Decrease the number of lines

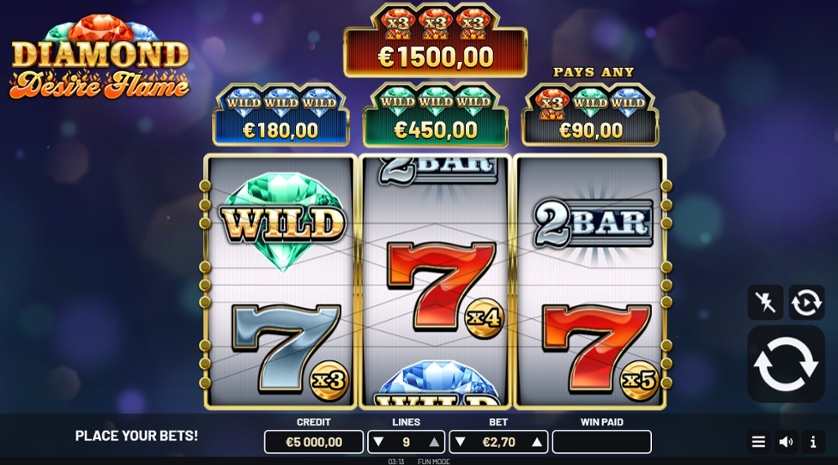coord(378,442)
